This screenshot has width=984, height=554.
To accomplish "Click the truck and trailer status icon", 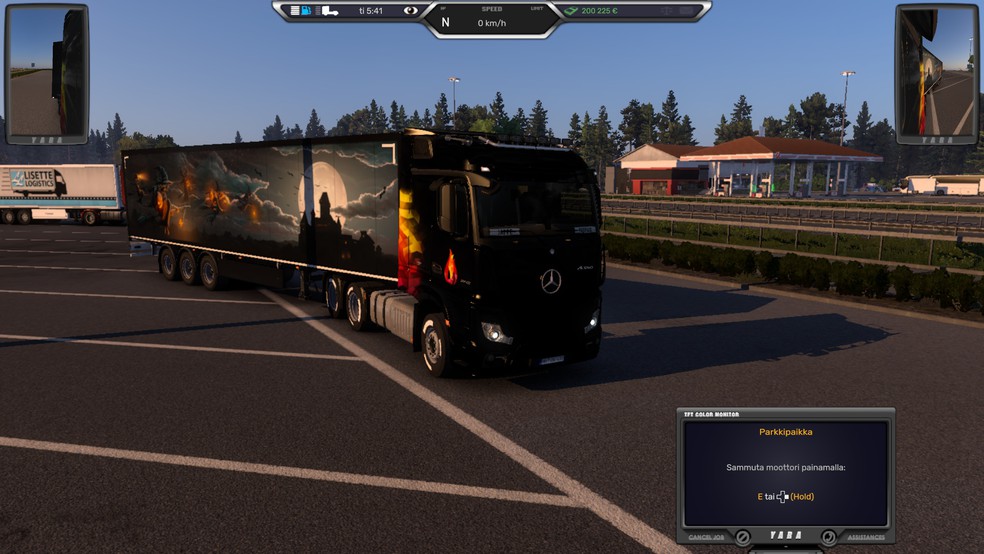I will click(x=328, y=11).
